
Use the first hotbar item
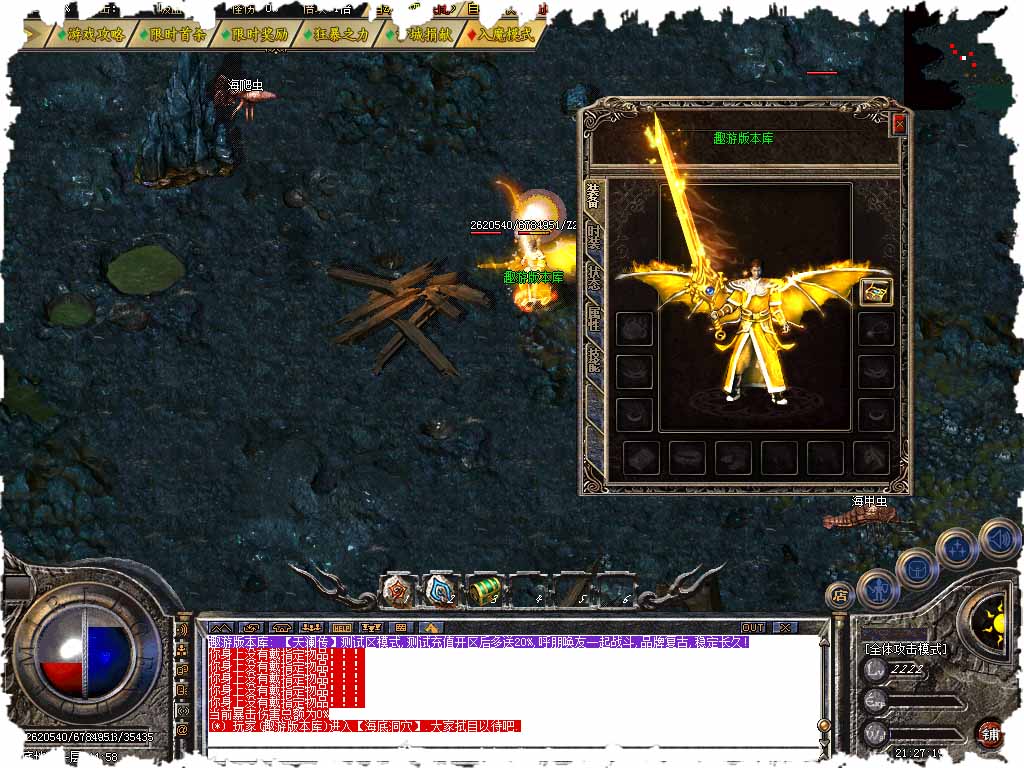pos(397,590)
